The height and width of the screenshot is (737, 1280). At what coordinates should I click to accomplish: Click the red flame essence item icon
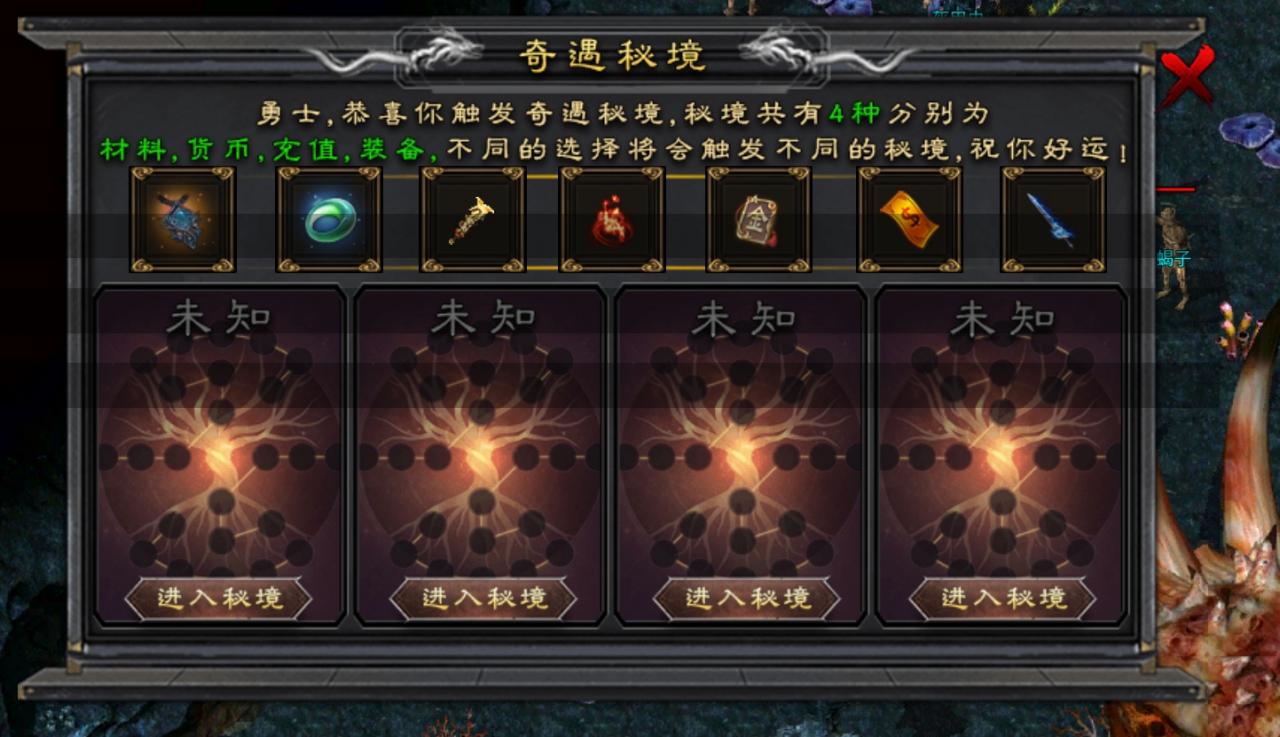[x=610, y=218]
